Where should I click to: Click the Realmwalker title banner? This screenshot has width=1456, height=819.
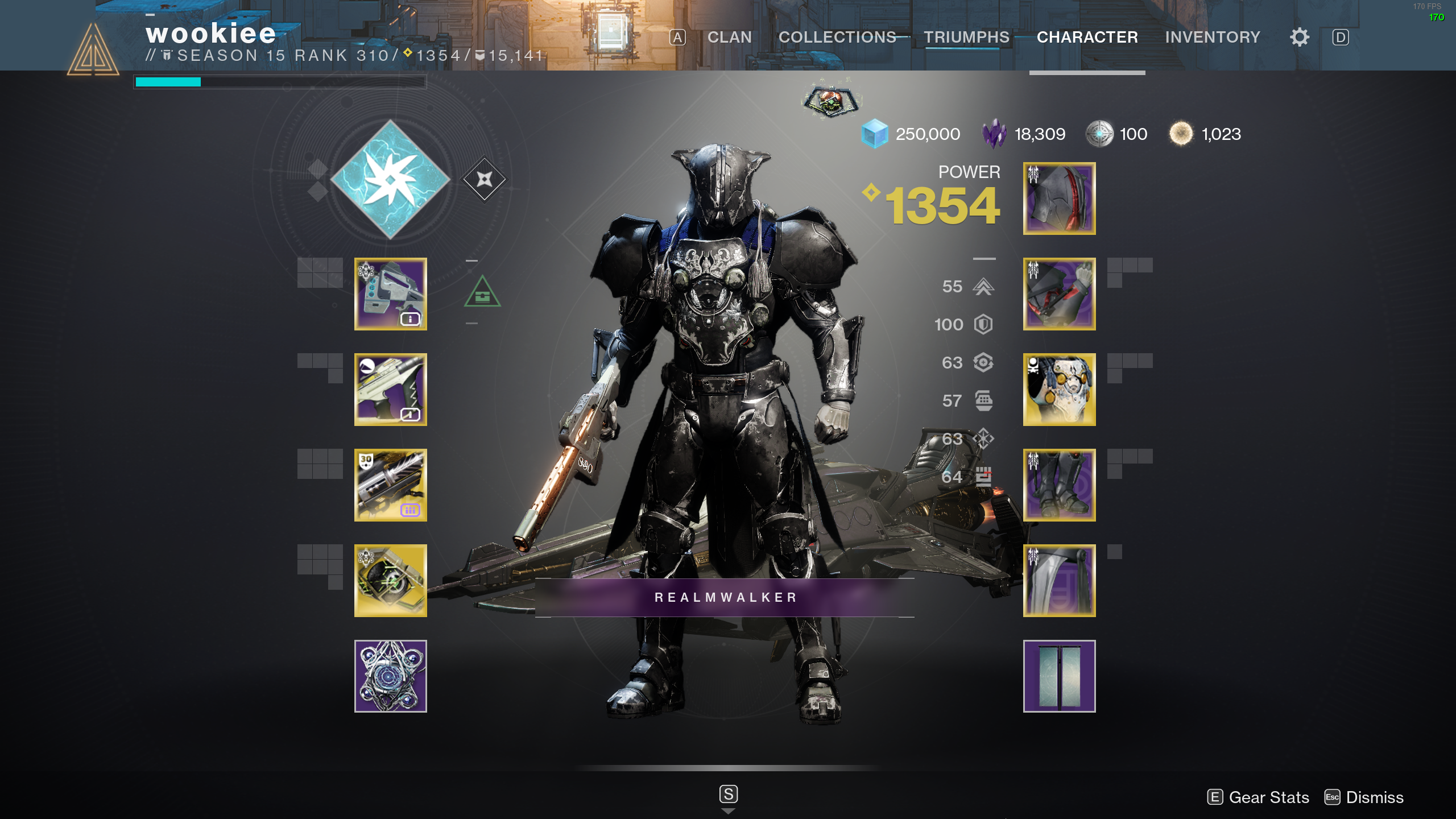[x=725, y=598]
